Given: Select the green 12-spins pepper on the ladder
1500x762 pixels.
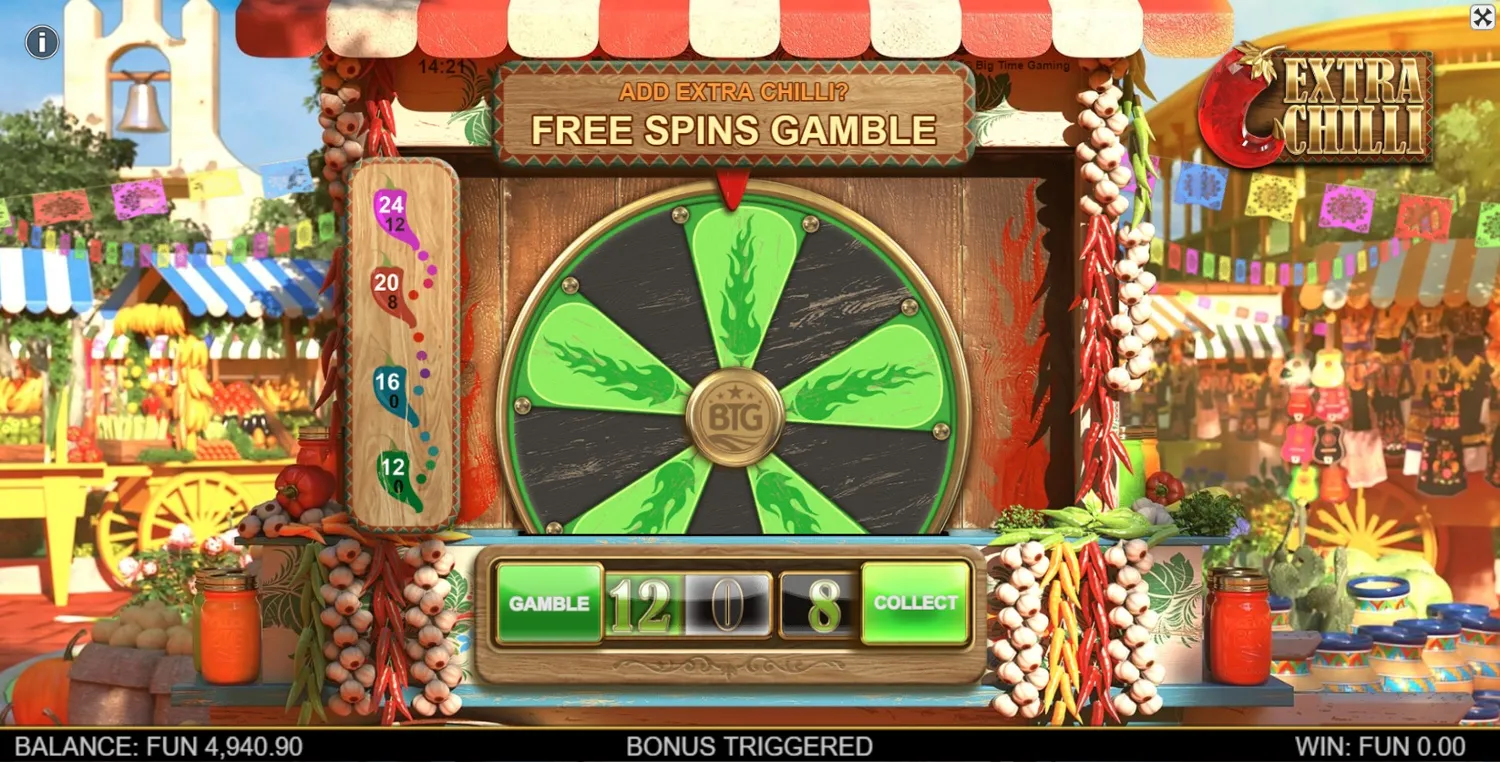Looking at the screenshot, I should [393, 470].
